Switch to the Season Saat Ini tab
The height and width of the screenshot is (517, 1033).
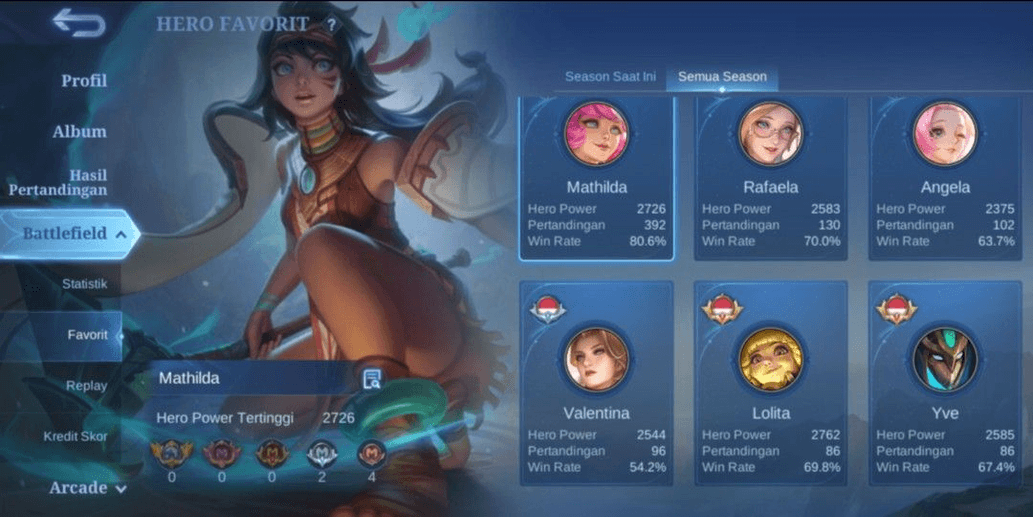click(x=610, y=77)
